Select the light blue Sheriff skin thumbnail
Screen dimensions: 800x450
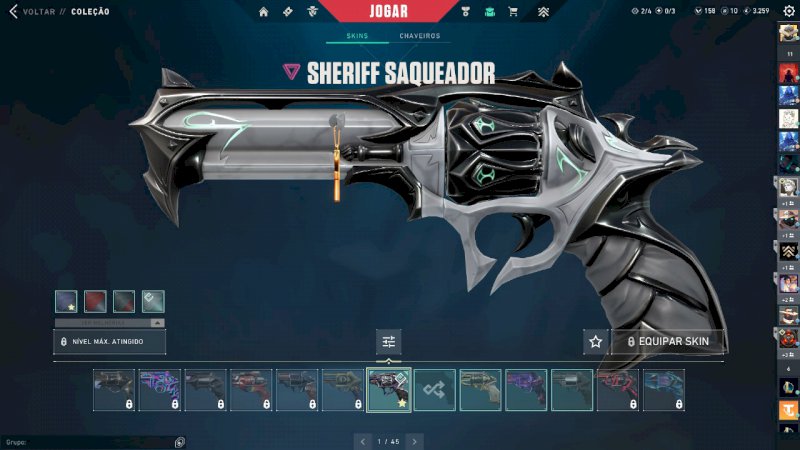click(x=664, y=390)
